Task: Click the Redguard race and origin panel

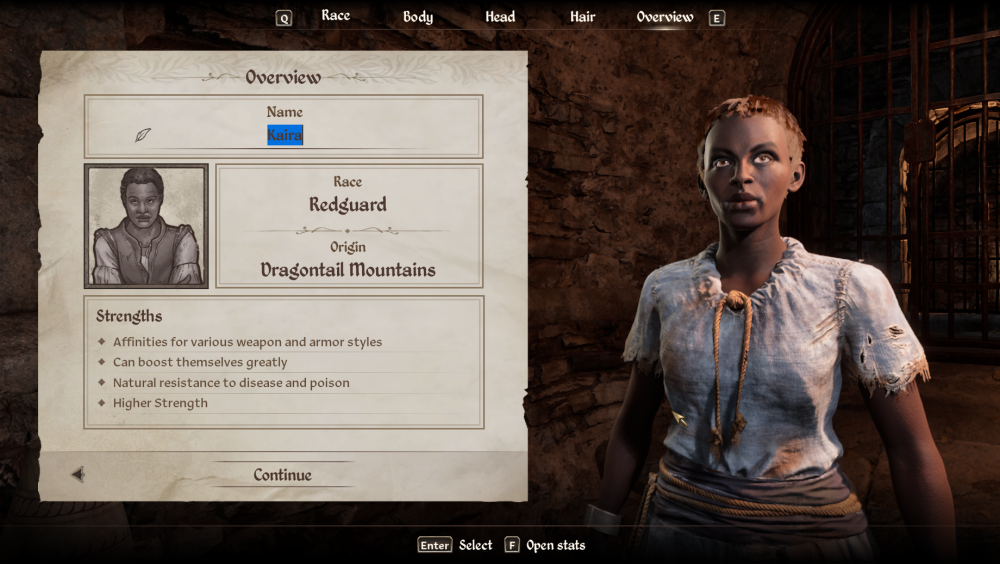Action: pos(348,226)
